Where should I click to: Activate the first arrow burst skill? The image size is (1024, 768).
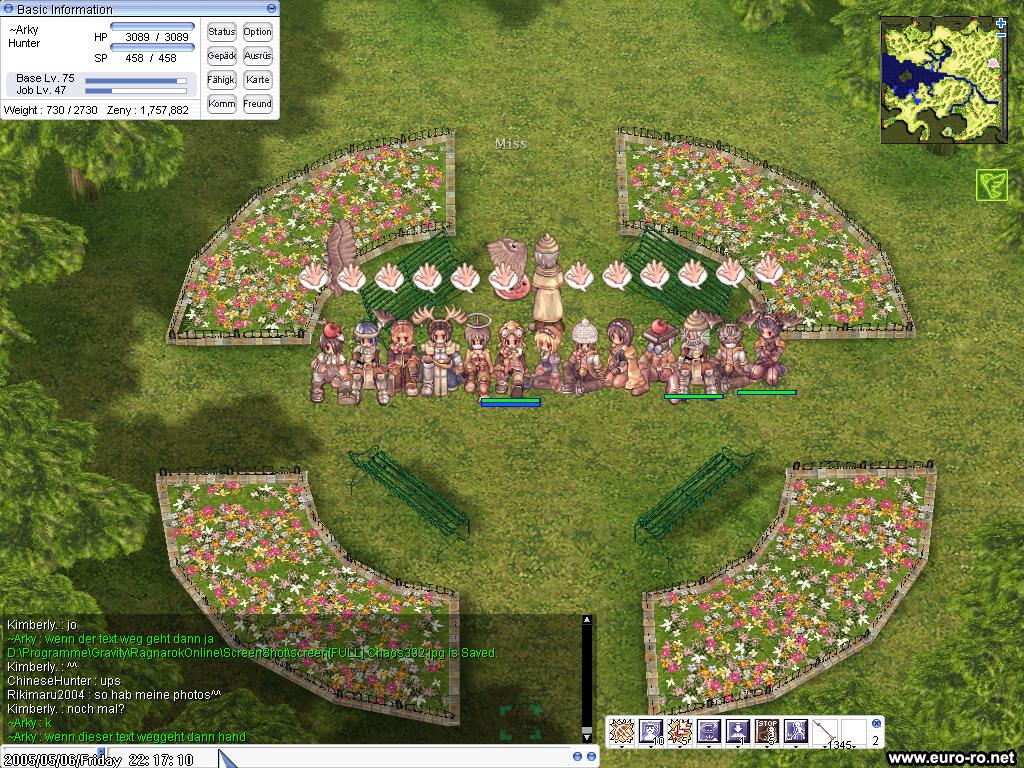tap(622, 732)
